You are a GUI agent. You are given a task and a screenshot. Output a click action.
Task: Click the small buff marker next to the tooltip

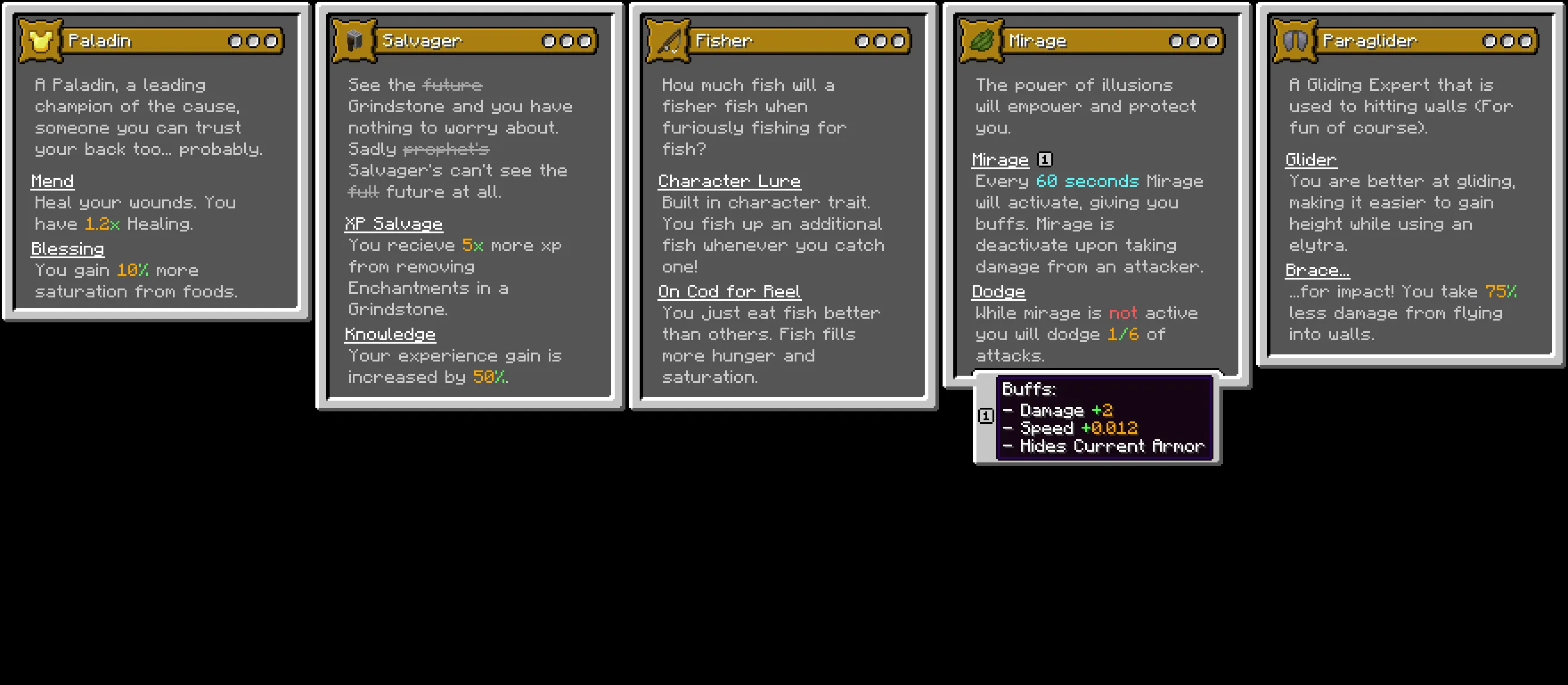click(987, 417)
